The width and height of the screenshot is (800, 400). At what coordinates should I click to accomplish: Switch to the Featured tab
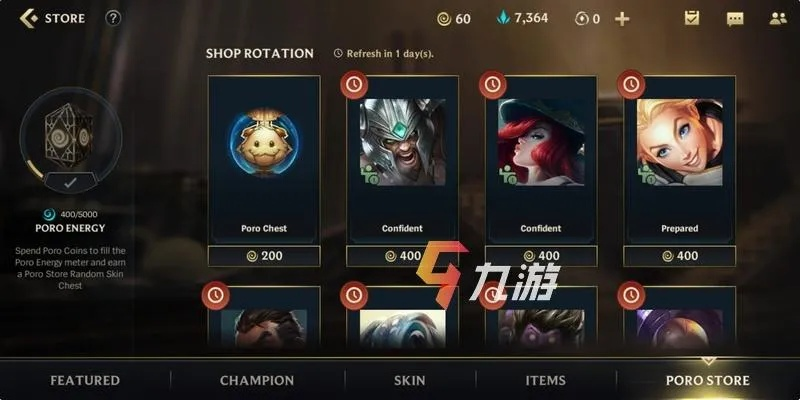point(85,380)
